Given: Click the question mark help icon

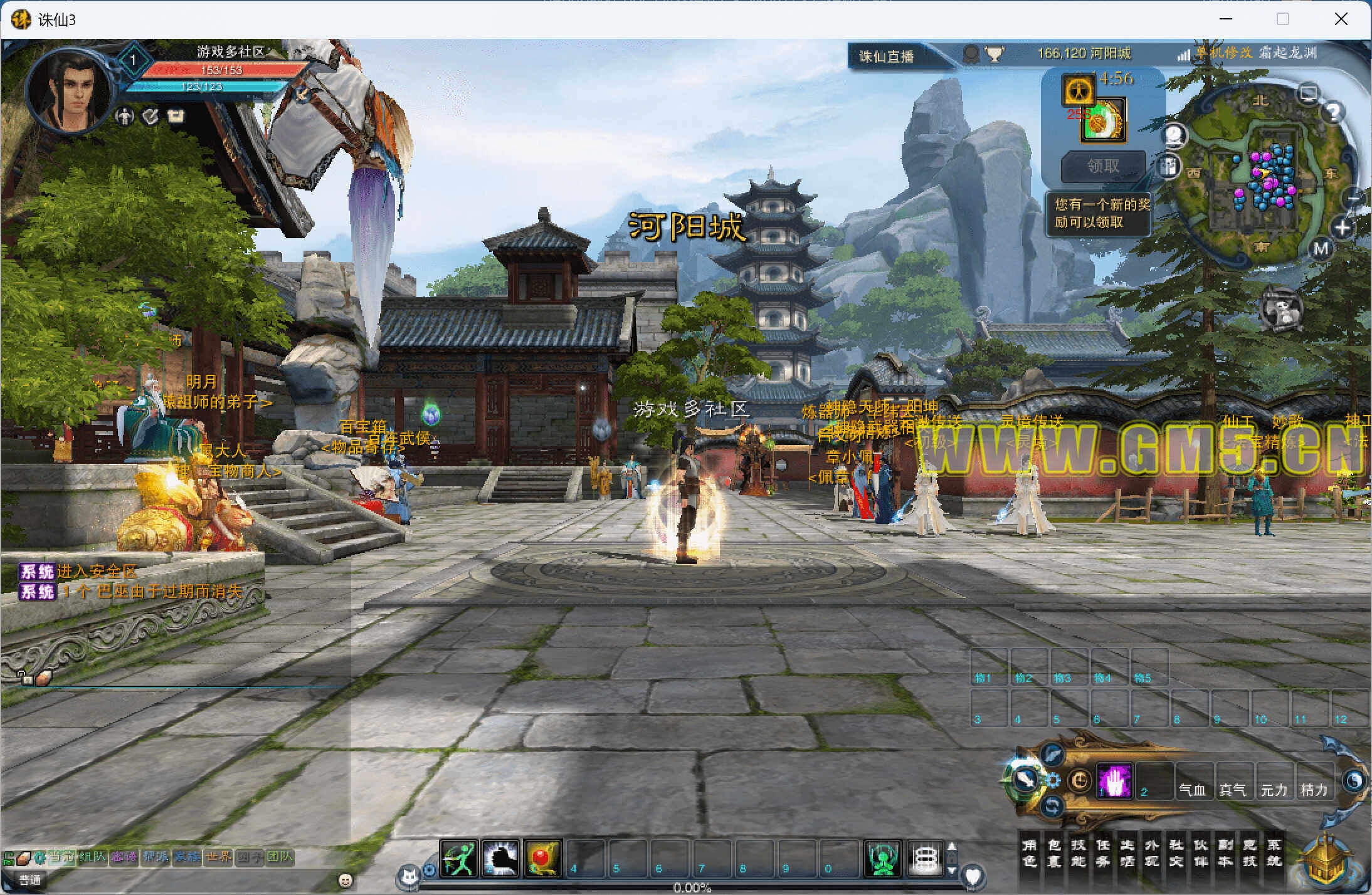Looking at the screenshot, I should coord(1333,113).
